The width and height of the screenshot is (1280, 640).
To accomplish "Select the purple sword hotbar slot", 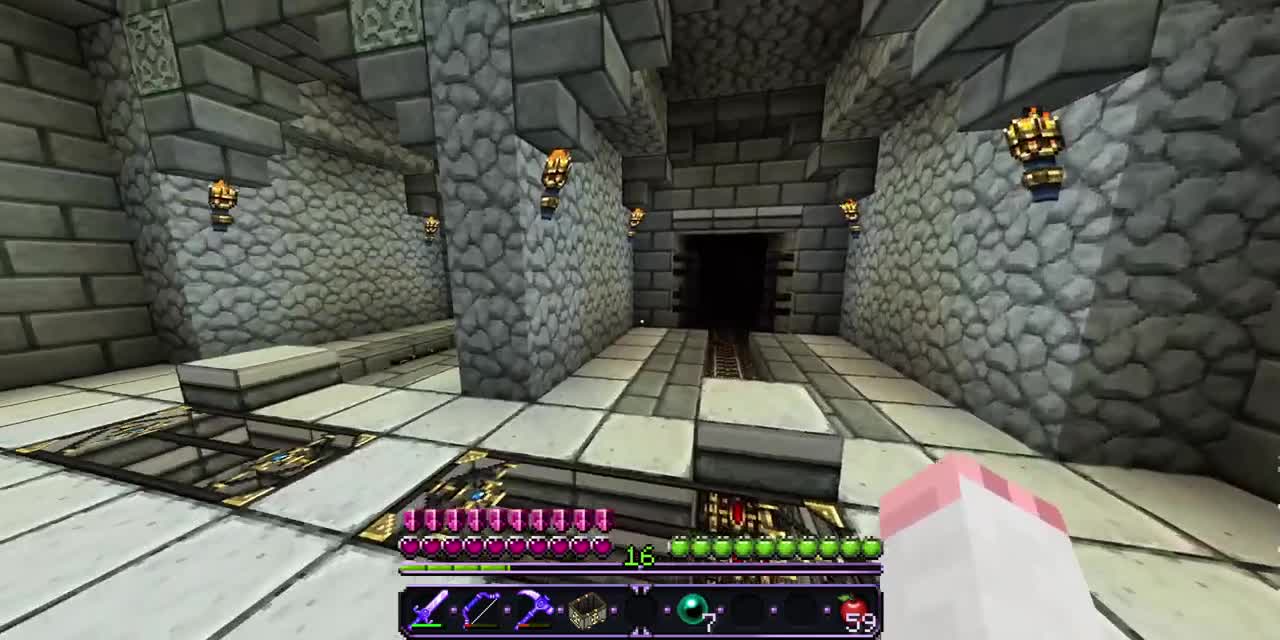I will click(427, 610).
